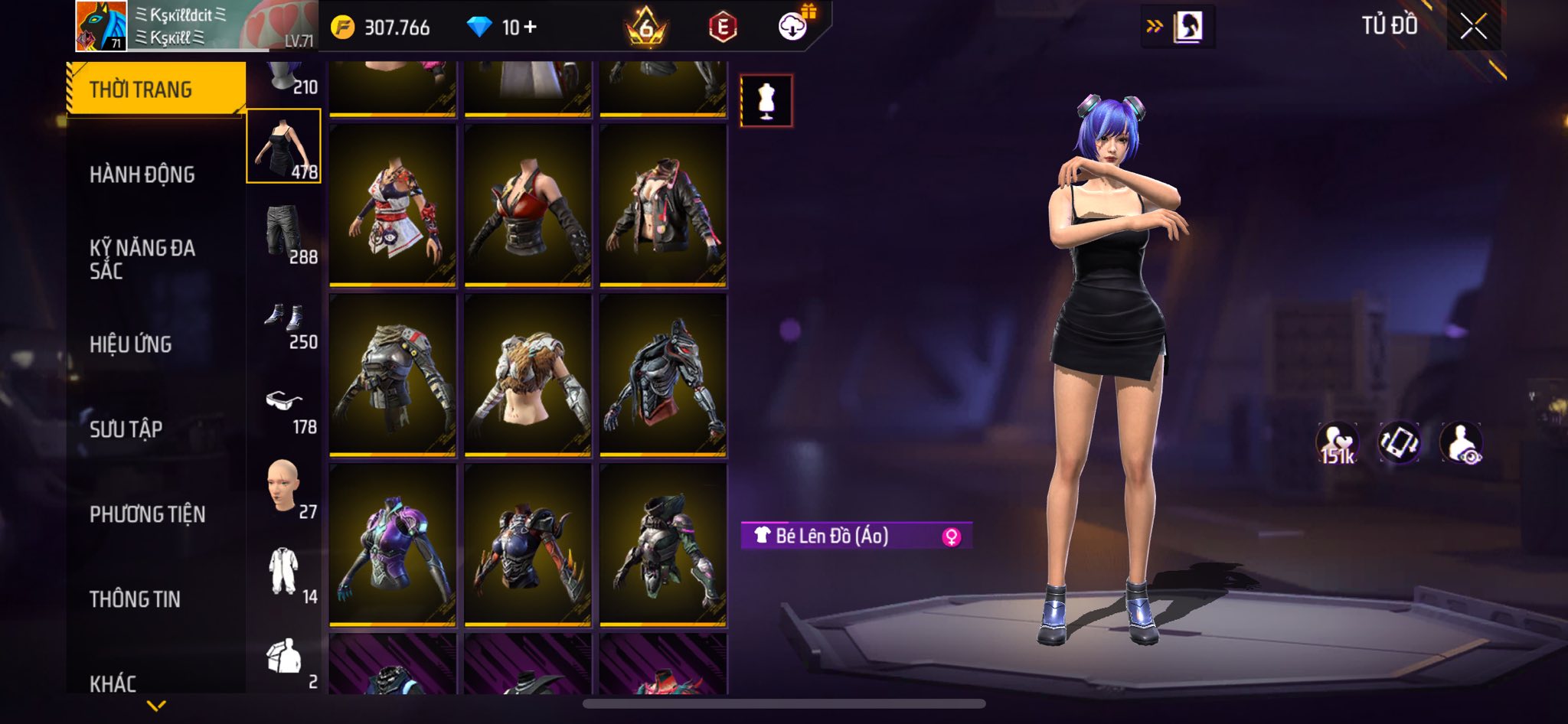Add diamonds with the plus button
The height and width of the screenshot is (724, 1568).
pyautogui.click(x=531, y=28)
